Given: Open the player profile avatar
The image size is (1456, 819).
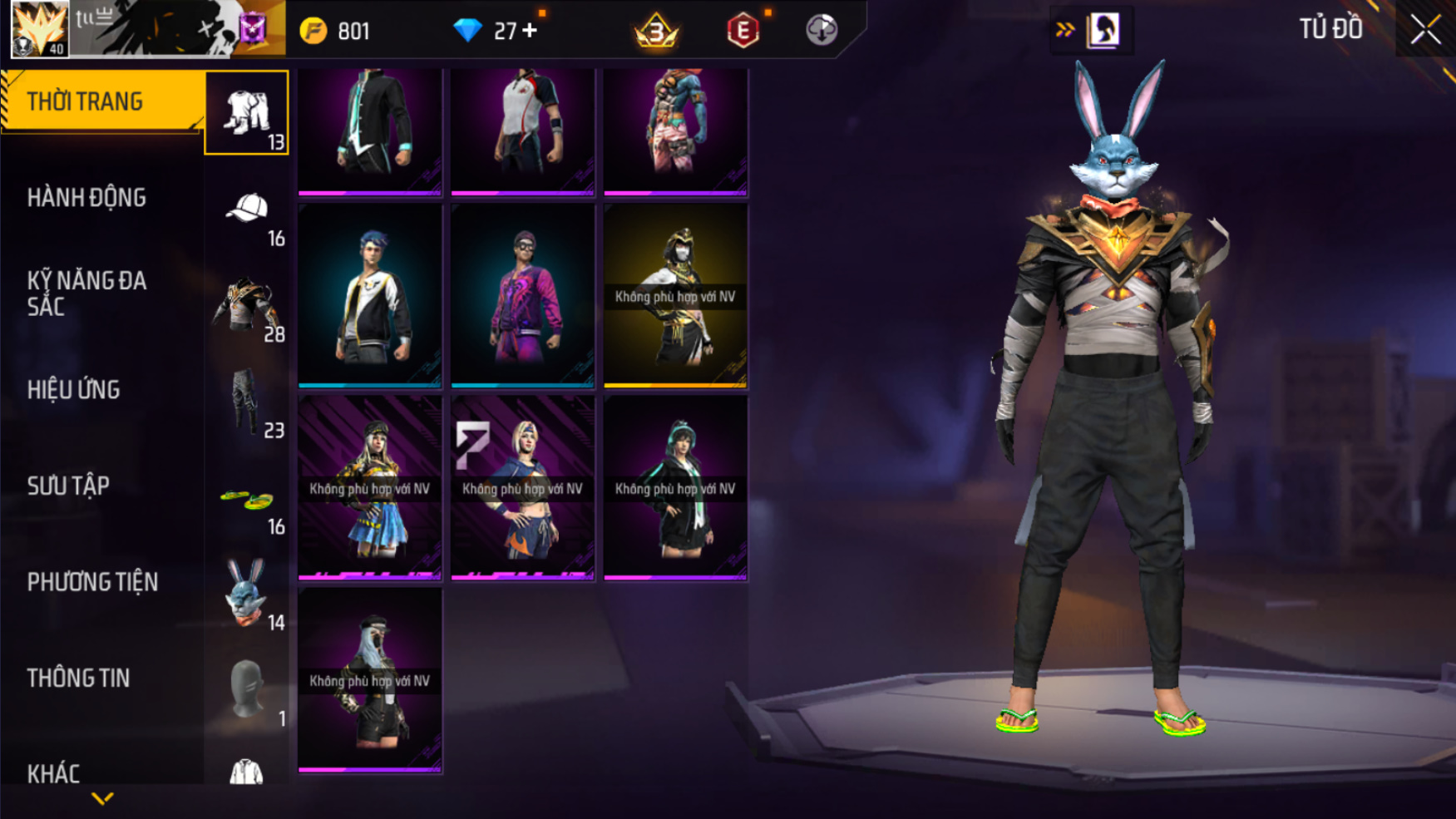Looking at the screenshot, I should [40, 29].
